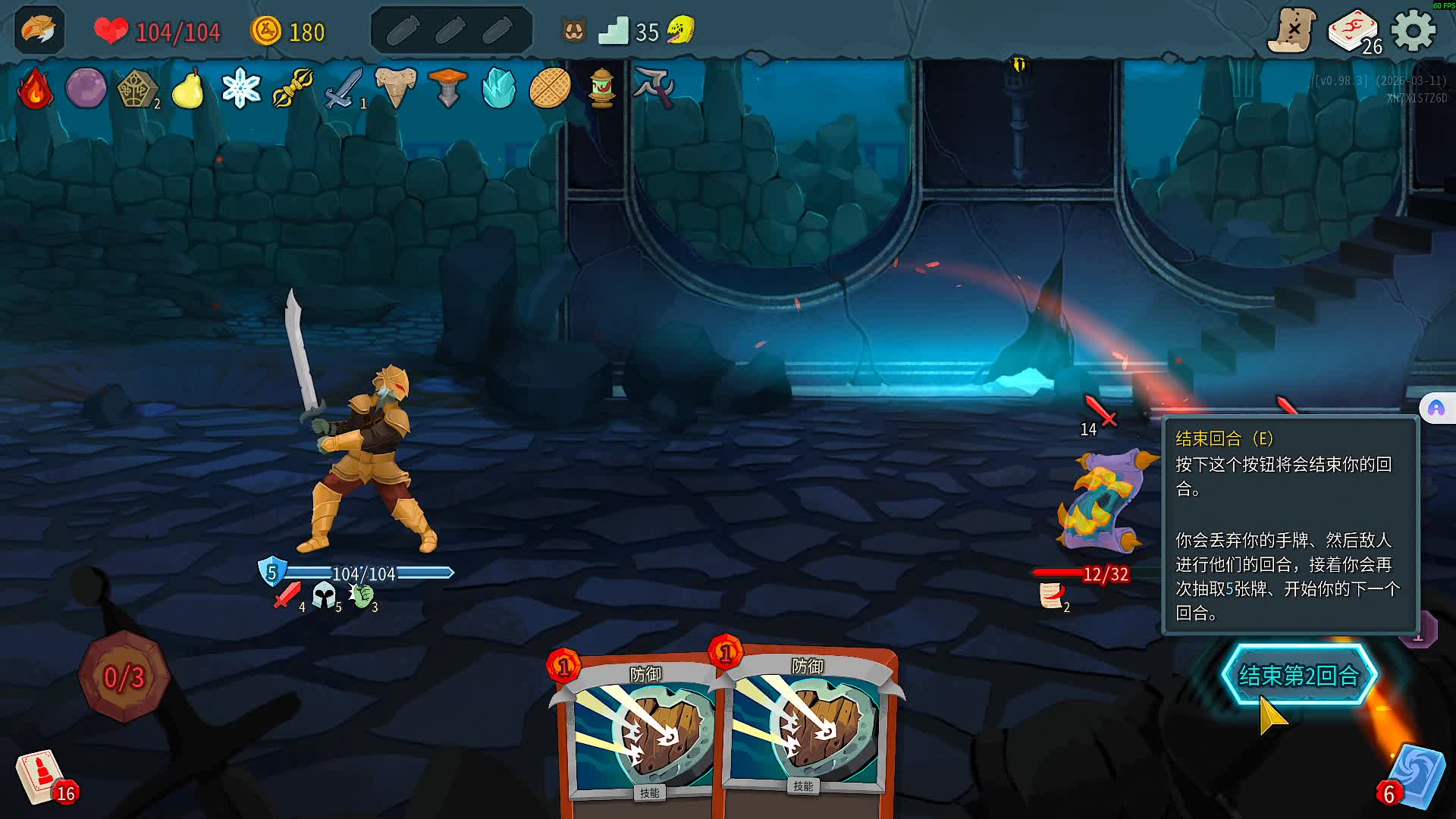
Task: Inspect the pear relic
Action: [188, 89]
